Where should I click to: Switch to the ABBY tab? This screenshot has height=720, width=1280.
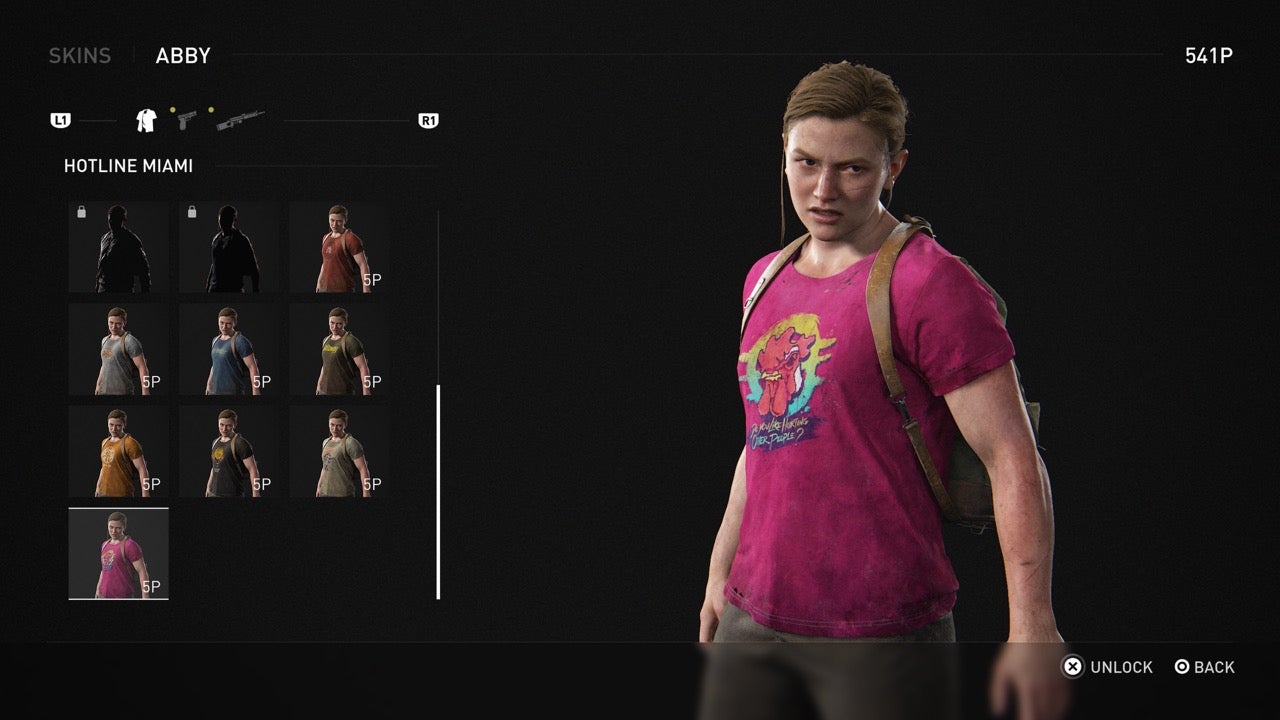coord(181,56)
